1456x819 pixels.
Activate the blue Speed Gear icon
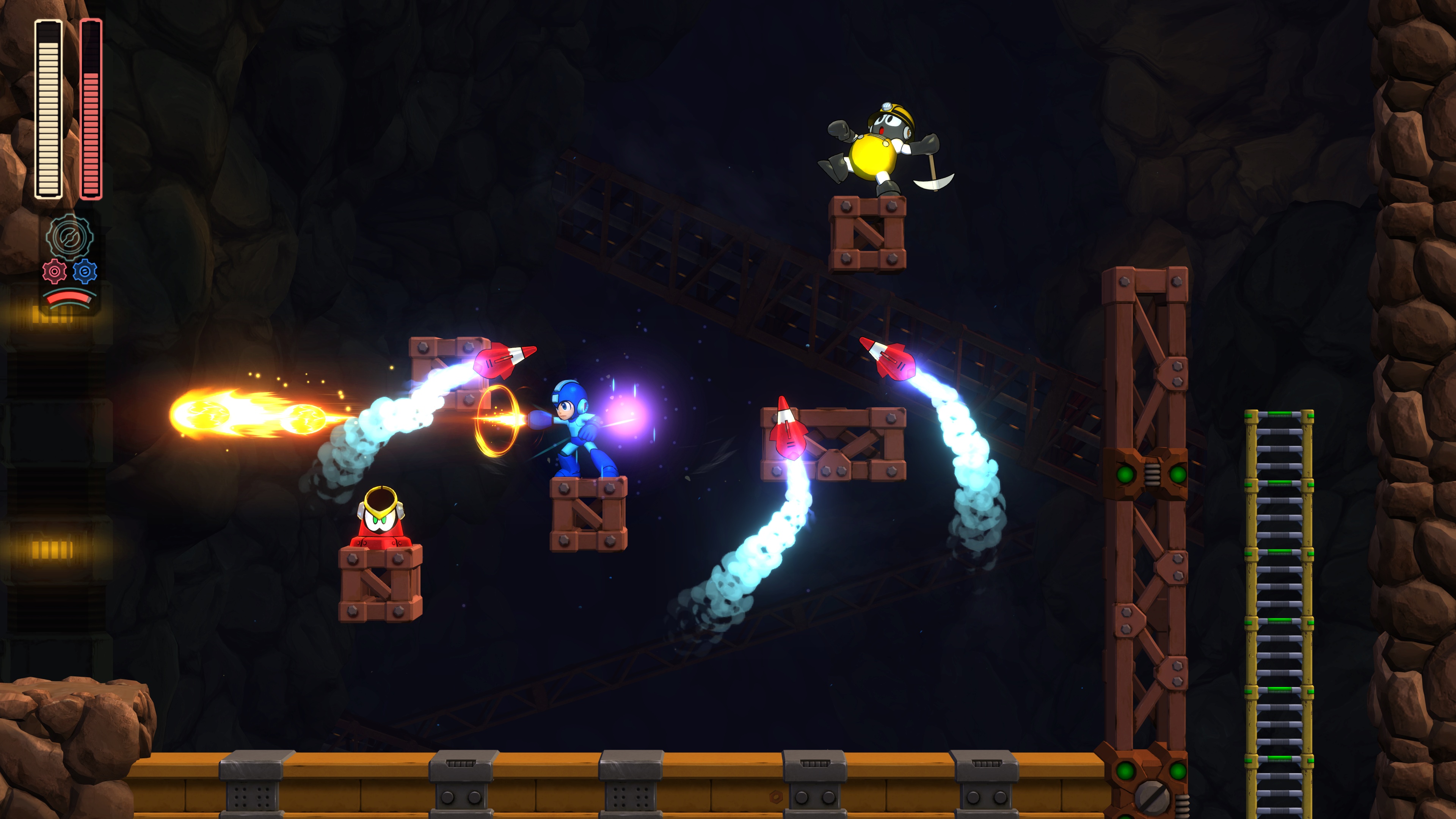tap(85, 272)
